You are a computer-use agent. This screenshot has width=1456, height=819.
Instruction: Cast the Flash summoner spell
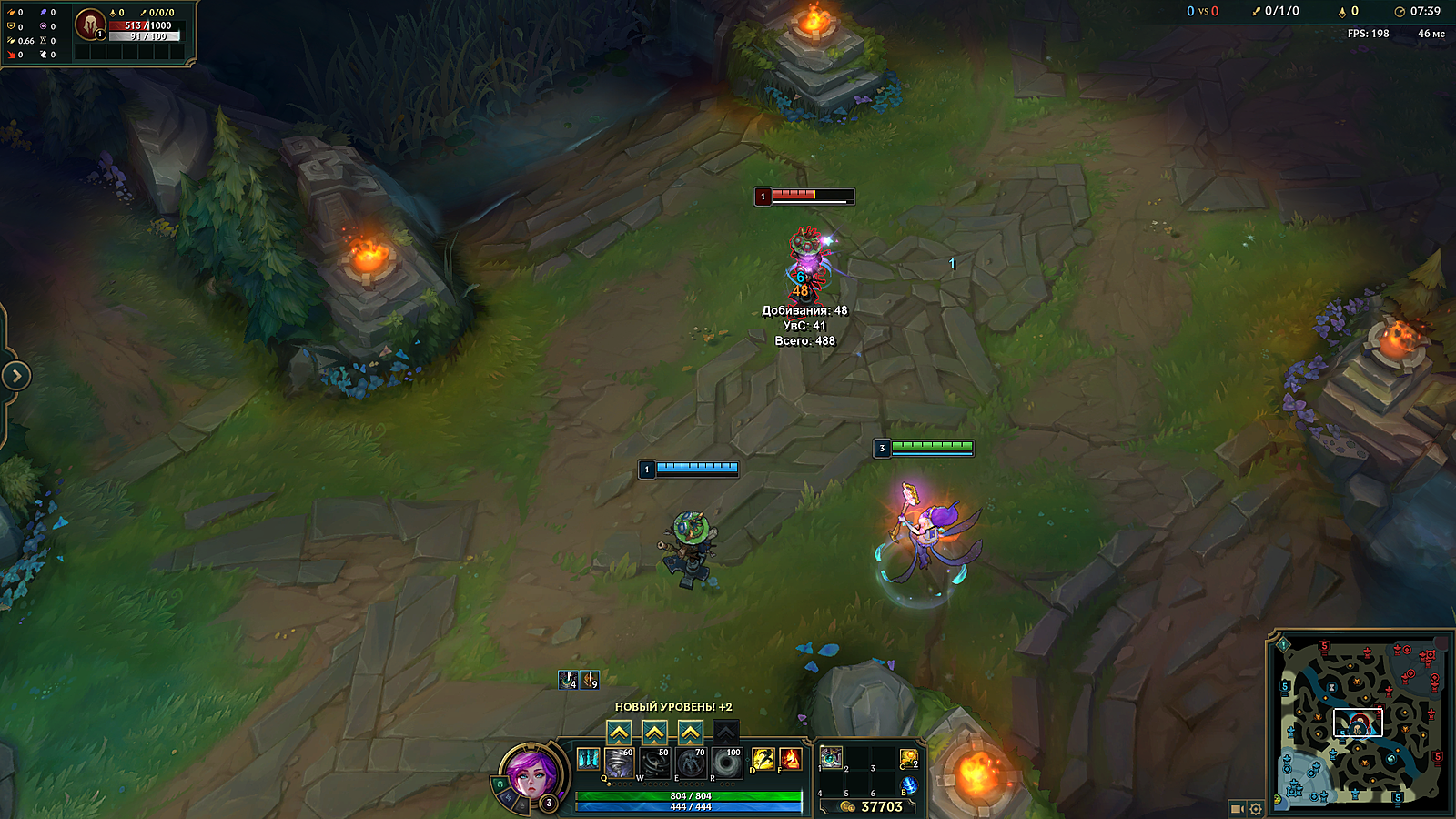[x=763, y=759]
